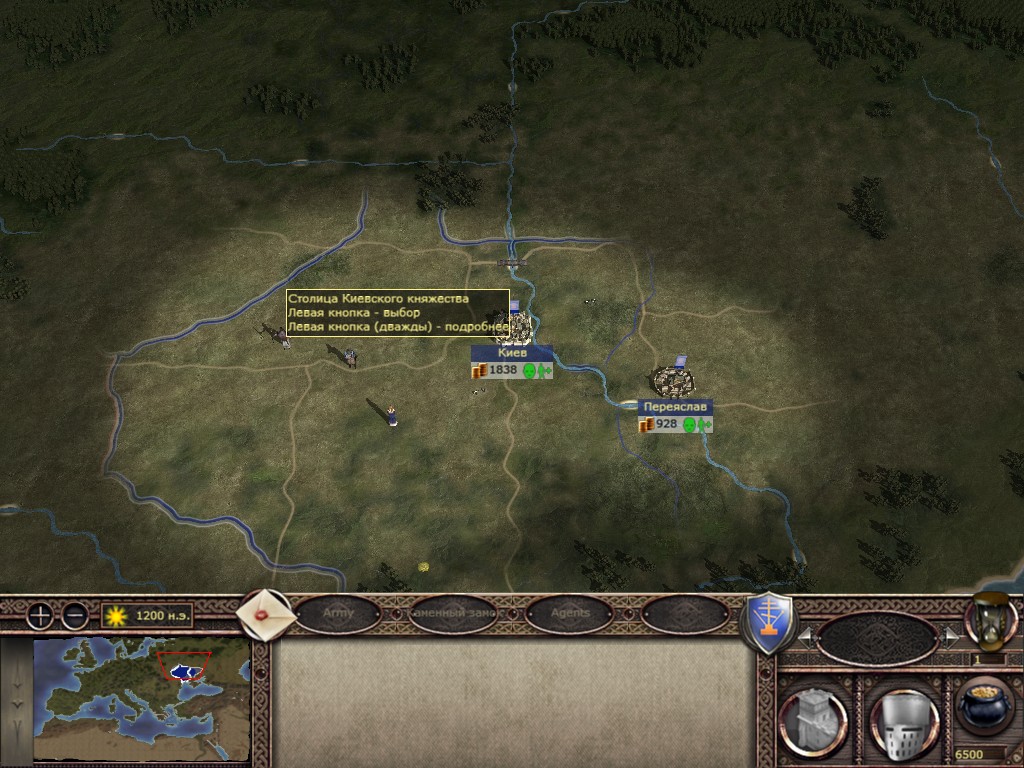Select the Переяслав settlement label
This screenshot has height=768, width=1024.
click(x=675, y=407)
